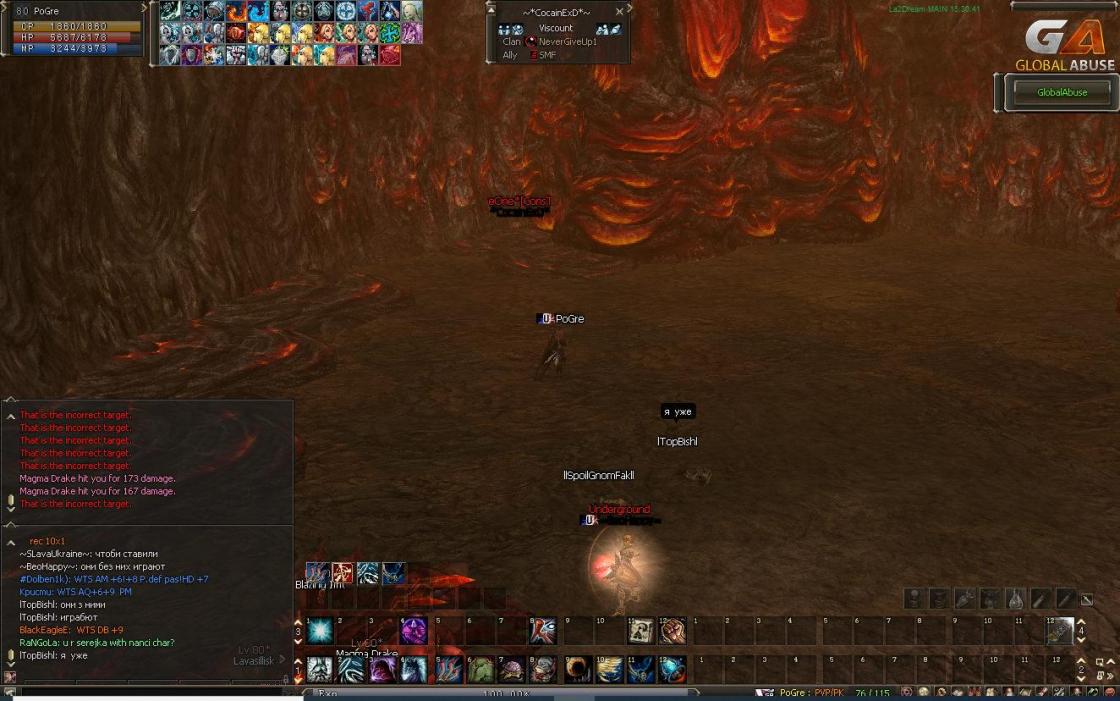This screenshot has height=701, width=1120.
Task: Activate the clenched fist skill icon
Action: (672, 632)
